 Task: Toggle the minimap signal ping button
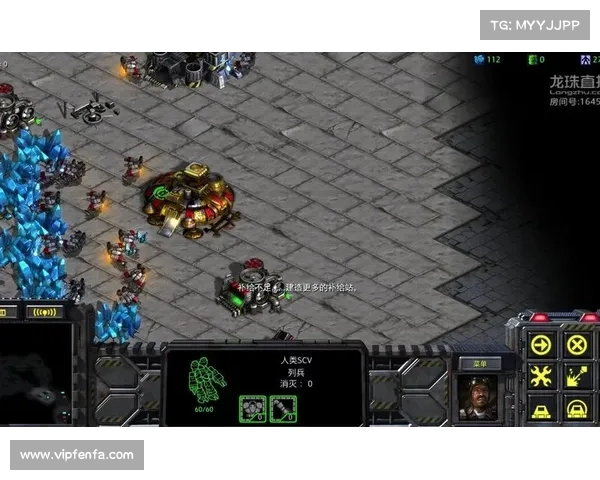(43, 312)
